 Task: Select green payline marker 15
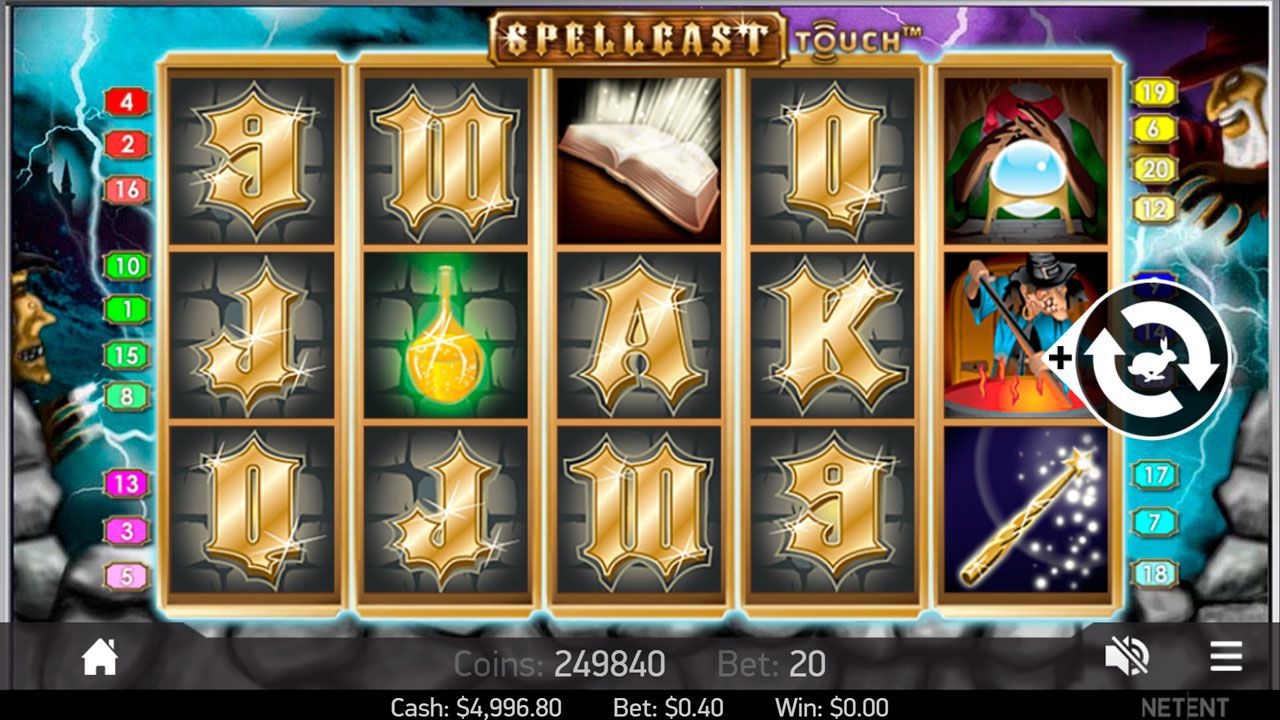pos(127,355)
